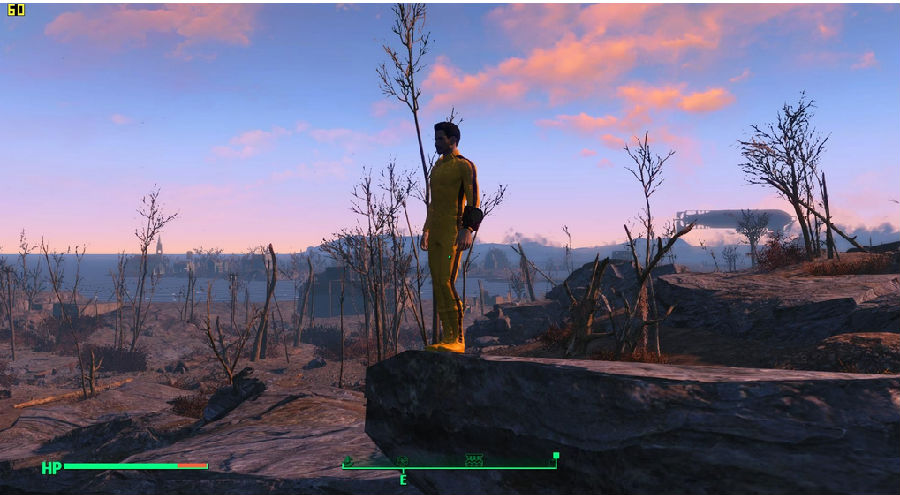
Task: Select the solid square marker on the compass
Action: pos(555,457)
